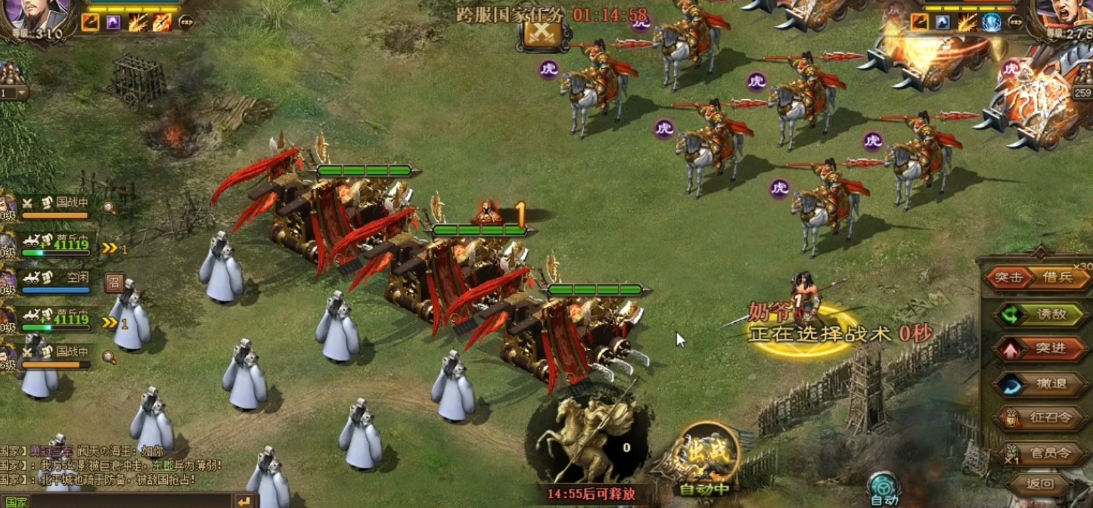Click the 突击 assault button
The height and width of the screenshot is (508, 1093).
tap(1009, 277)
